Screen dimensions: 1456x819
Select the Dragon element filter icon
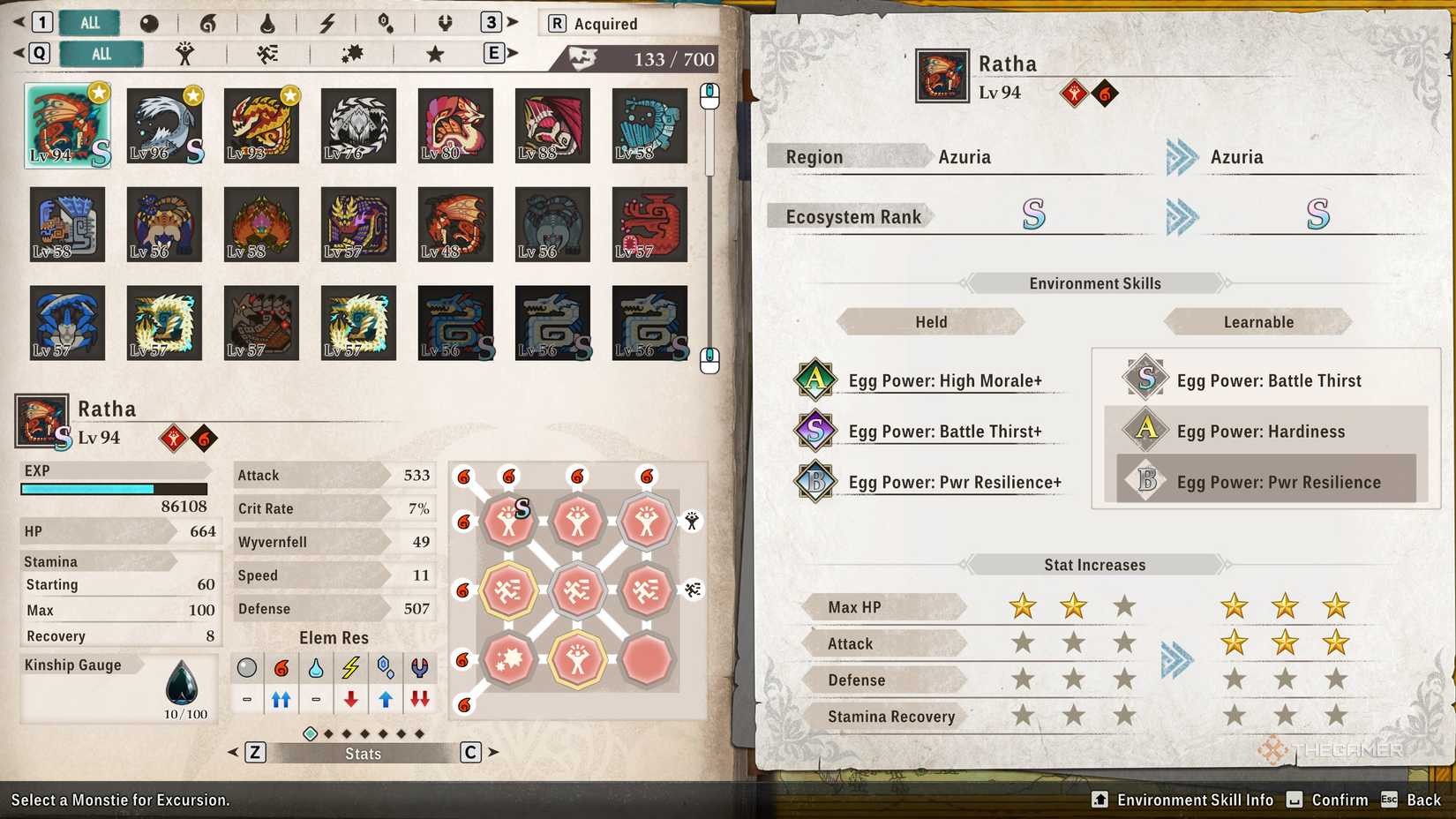click(x=445, y=23)
